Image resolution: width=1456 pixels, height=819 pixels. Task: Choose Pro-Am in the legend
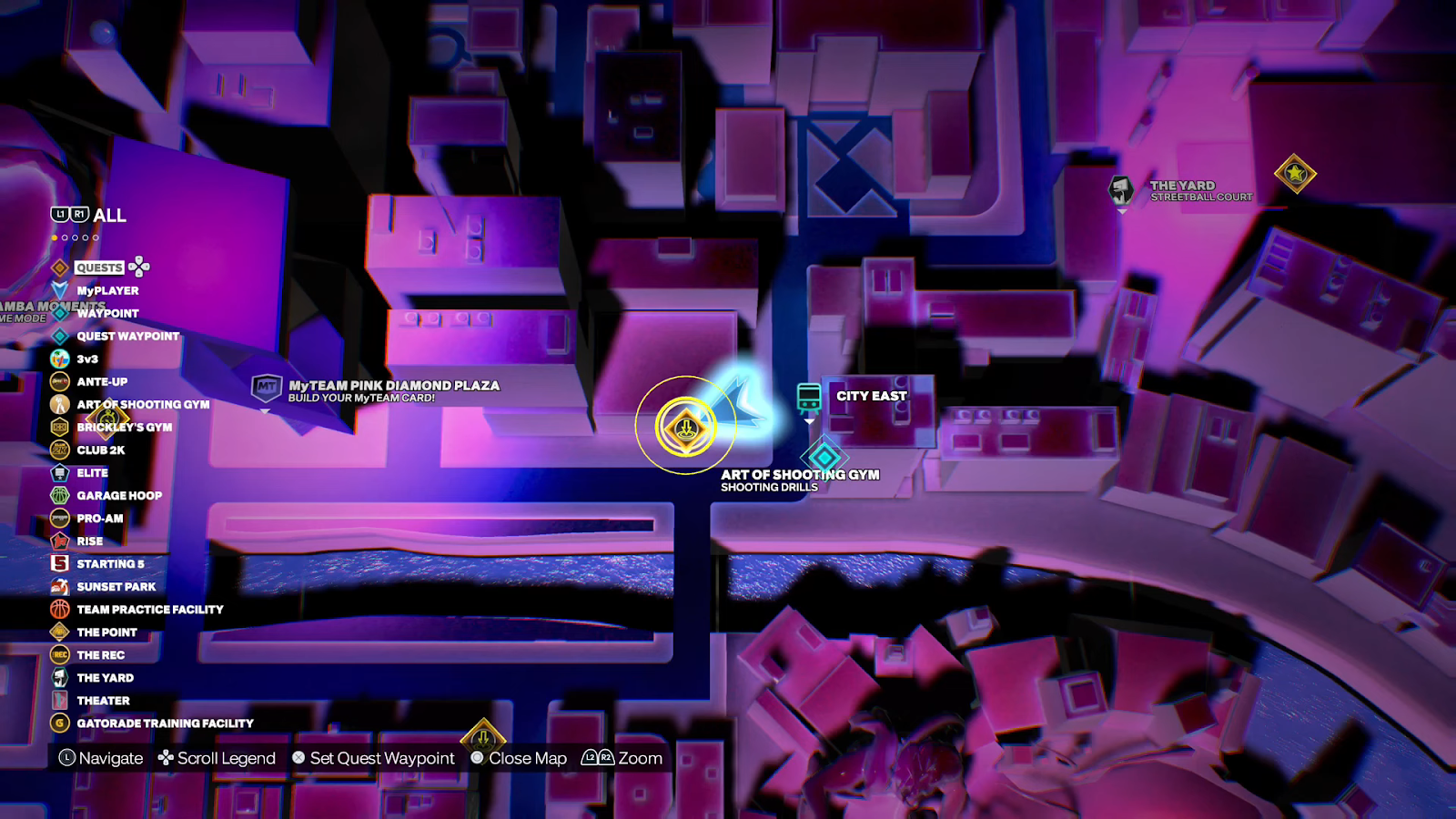(100, 518)
